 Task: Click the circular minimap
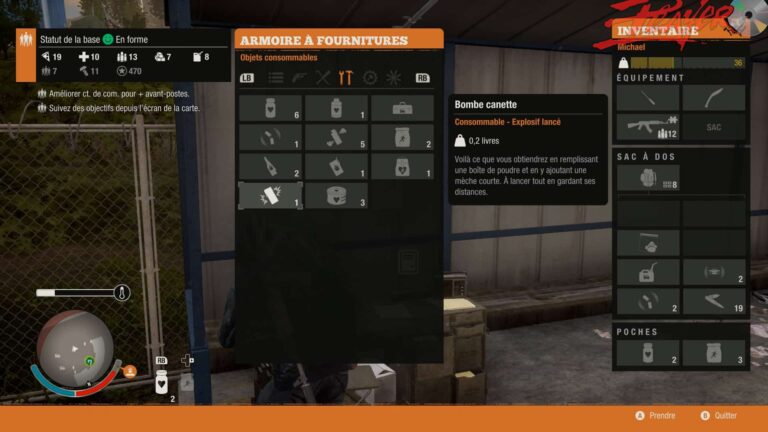tap(76, 348)
